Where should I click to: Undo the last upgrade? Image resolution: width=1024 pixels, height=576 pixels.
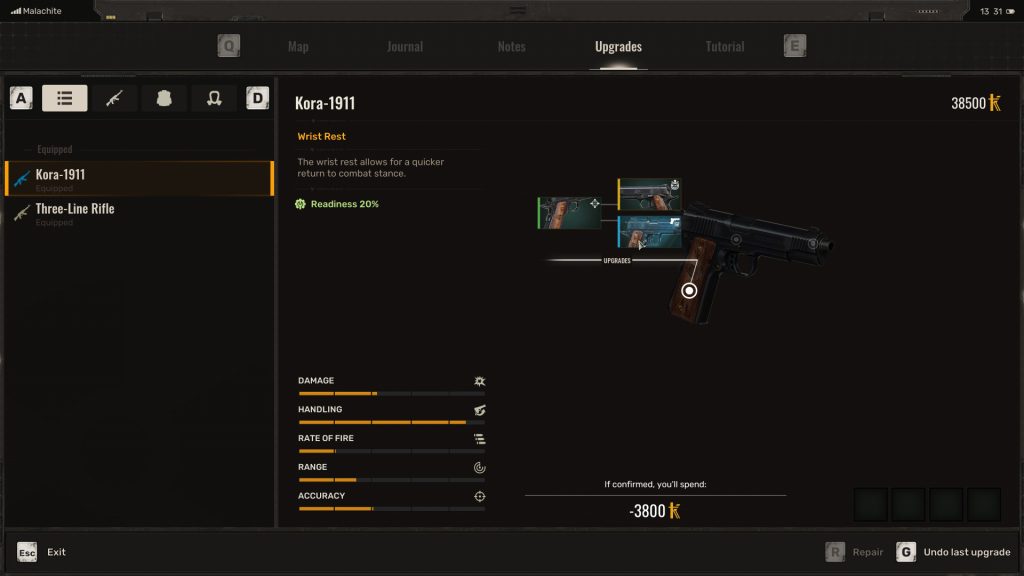[955, 552]
